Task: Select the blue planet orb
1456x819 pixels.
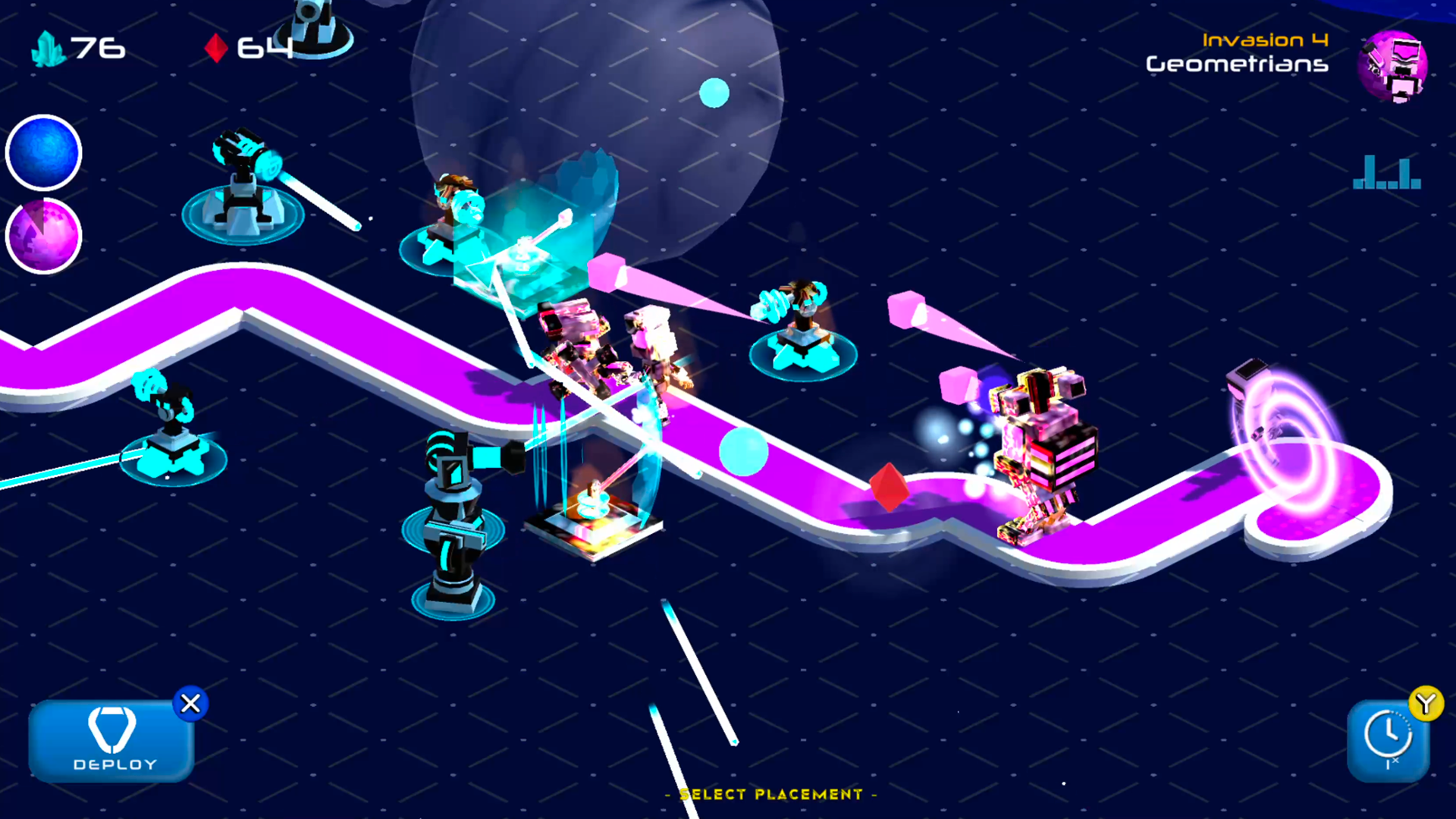Action: pos(43,152)
